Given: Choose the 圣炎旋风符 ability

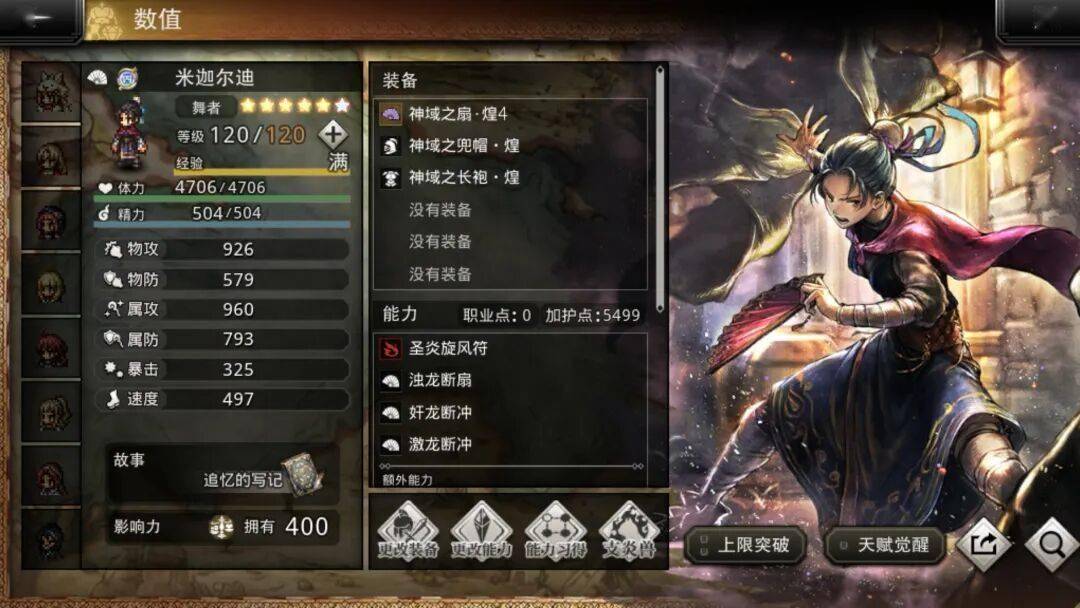Looking at the screenshot, I should [510, 349].
